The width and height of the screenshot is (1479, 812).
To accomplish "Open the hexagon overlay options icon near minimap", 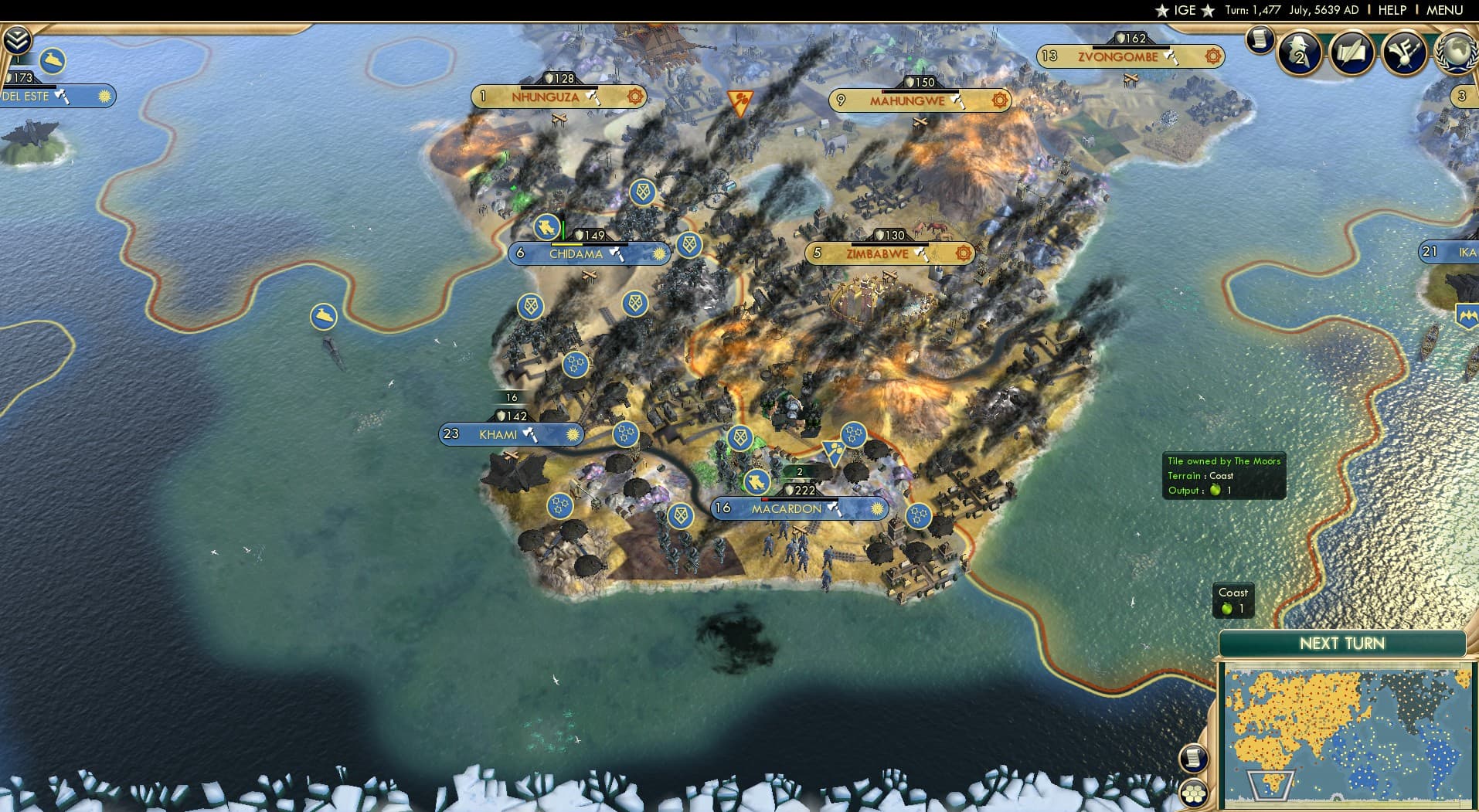I will click(1195, 790).
